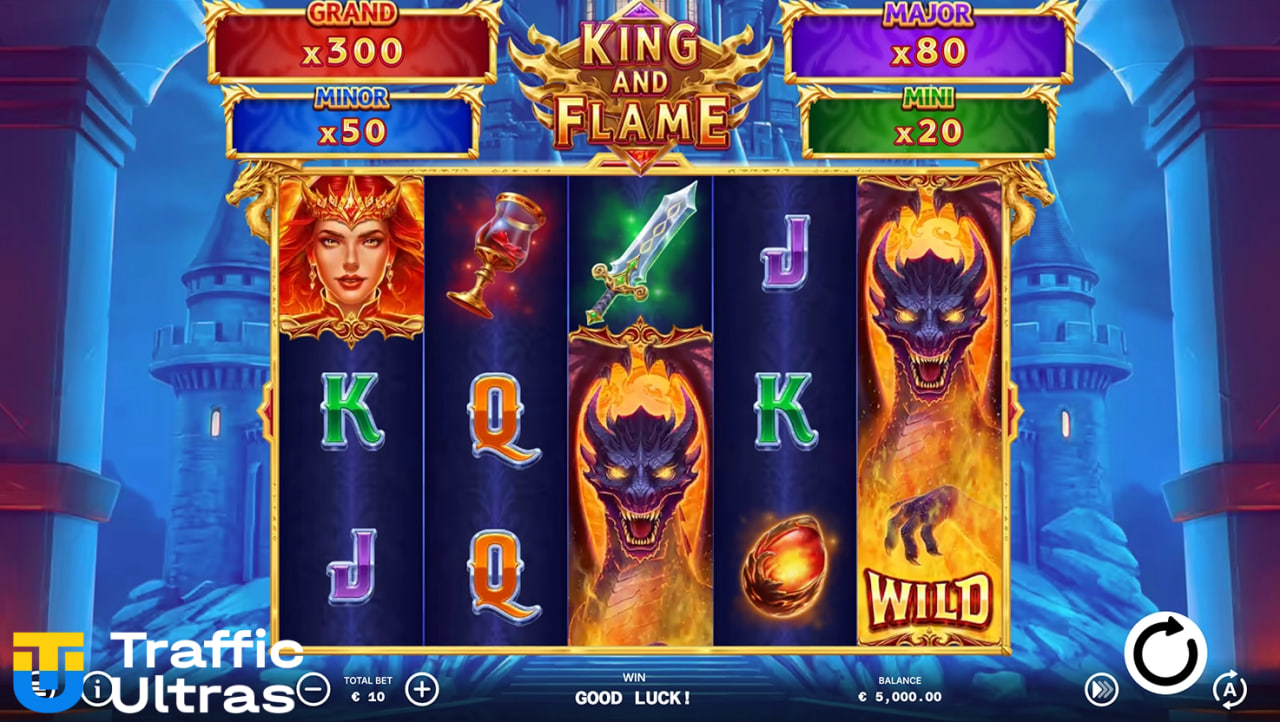The image size is (1280, 722).
Task: Open the game info screen
Action: point(97,690)
